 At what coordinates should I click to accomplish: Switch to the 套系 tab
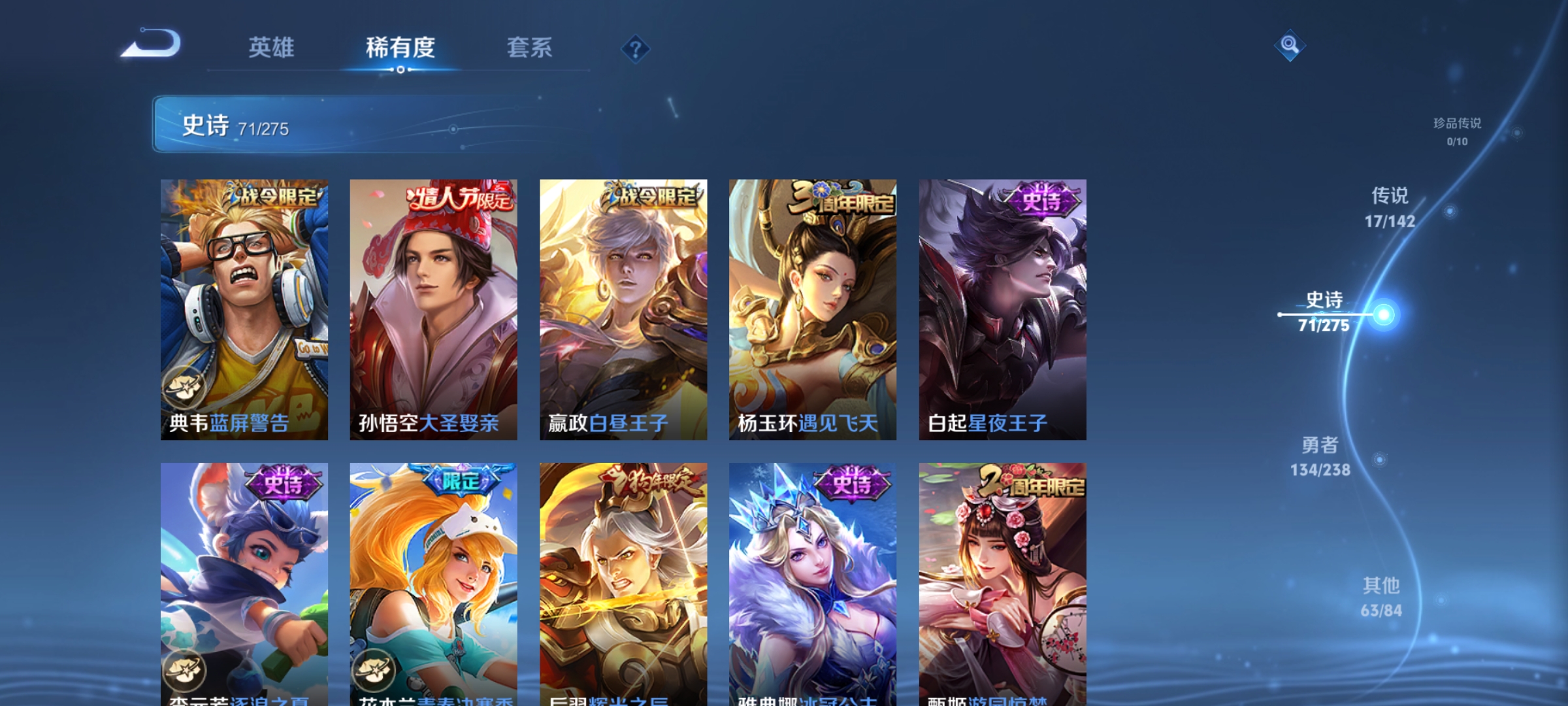click(529, 47)
